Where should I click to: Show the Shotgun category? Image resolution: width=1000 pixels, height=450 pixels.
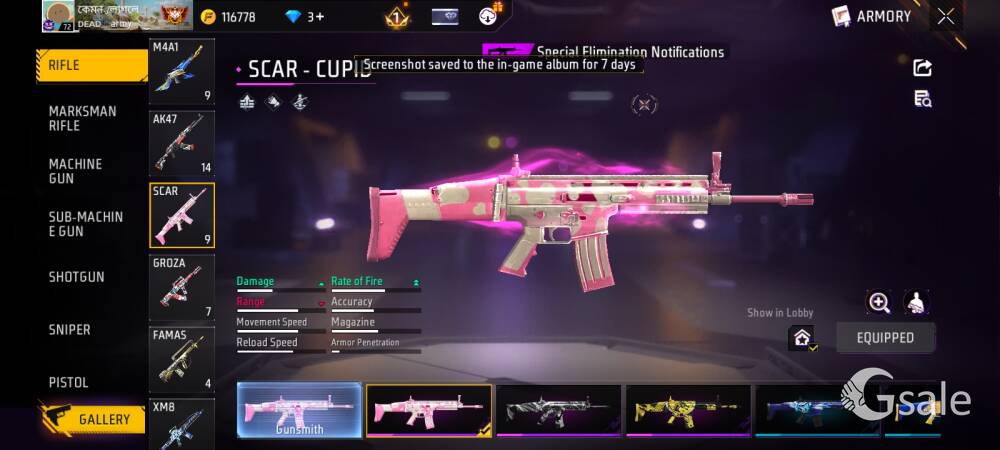(x=77, y=277)
